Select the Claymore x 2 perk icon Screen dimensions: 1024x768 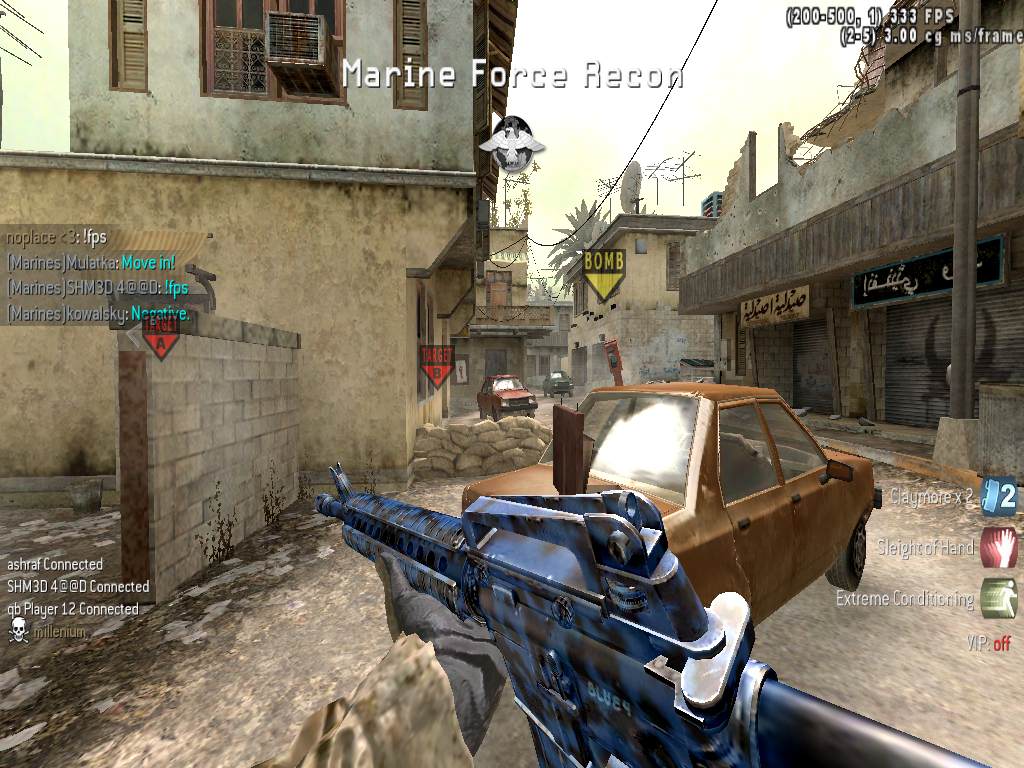tap(999, 497)
